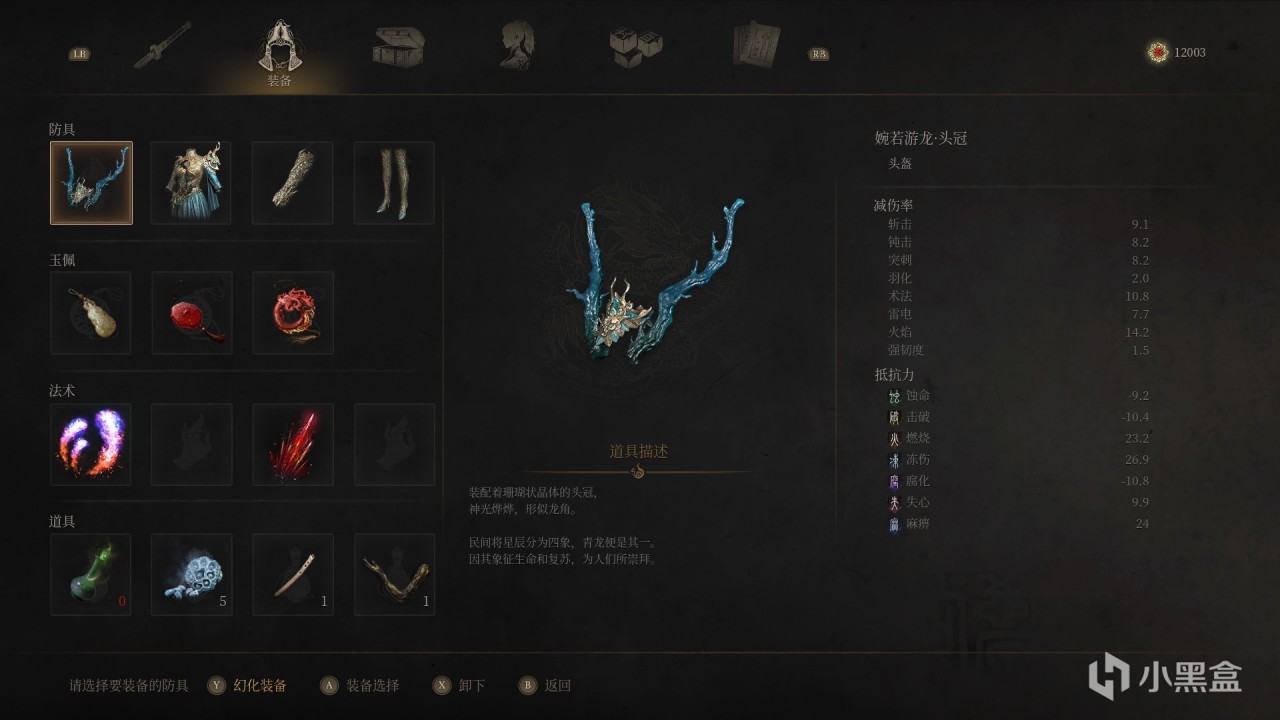The image size is (1280, 720).
Task: Select the red burst spell icon
Action: [292, 444]
